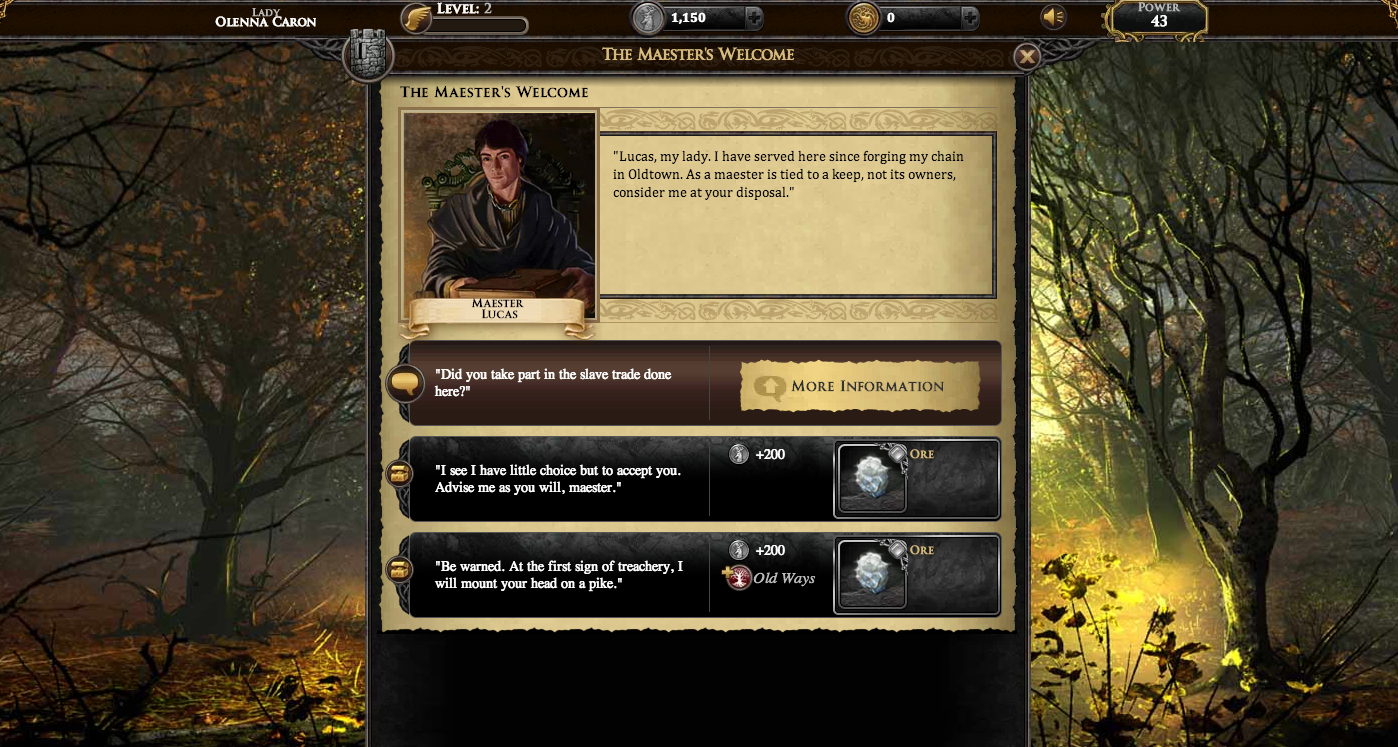Screen dimensions: 1398x747
Task: Click the Power 43 display
Action: pyautogui.click(x=1157, y=16)
